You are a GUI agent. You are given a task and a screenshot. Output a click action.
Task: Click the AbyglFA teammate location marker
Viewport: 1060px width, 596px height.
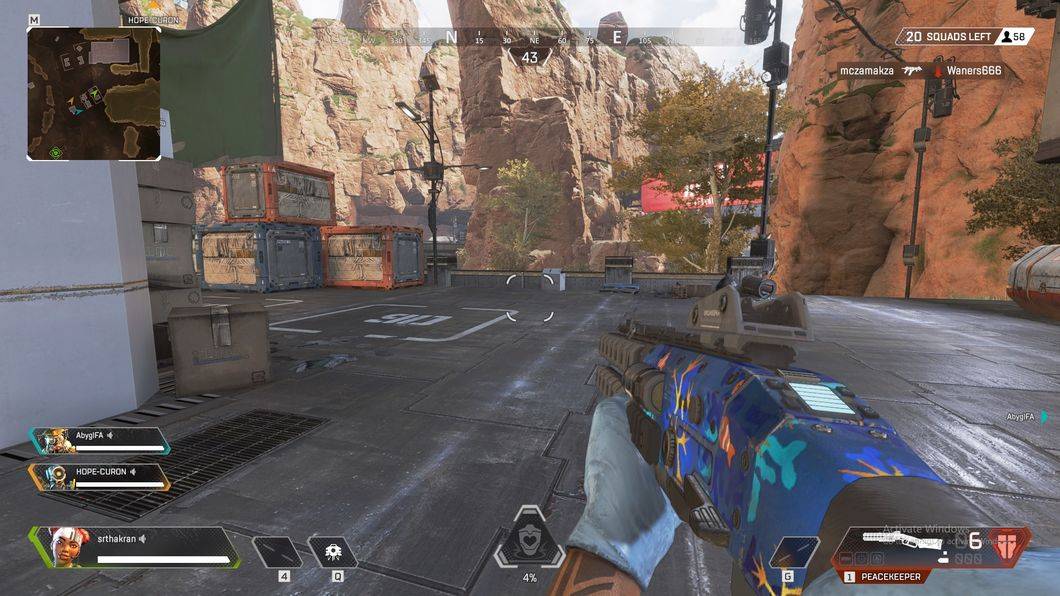coord(1045,417)
